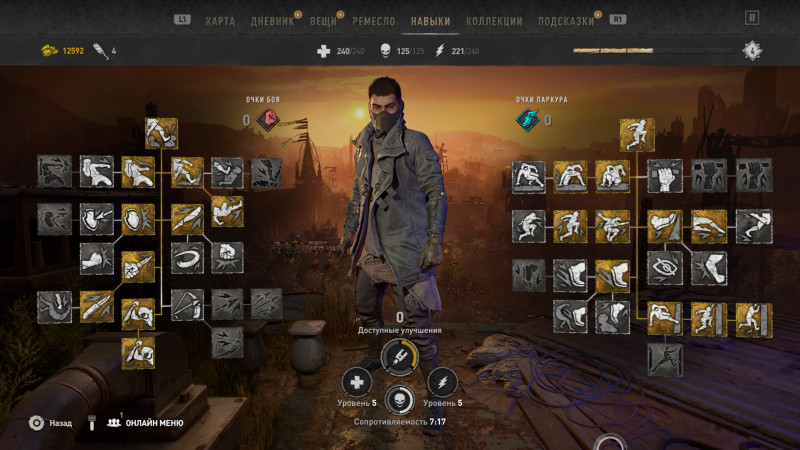Select the НАВЫКИ tab
This screenshot has height=450, width=800.
pos(430,20)
